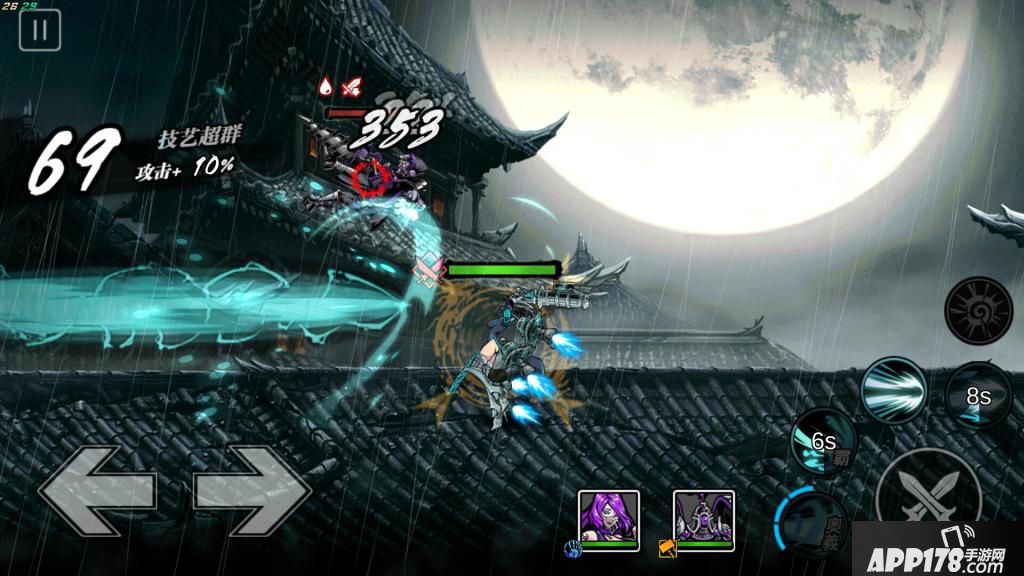Switch to the armored helmet character portrait
The image size is (1024, 576).
[703, 520]
